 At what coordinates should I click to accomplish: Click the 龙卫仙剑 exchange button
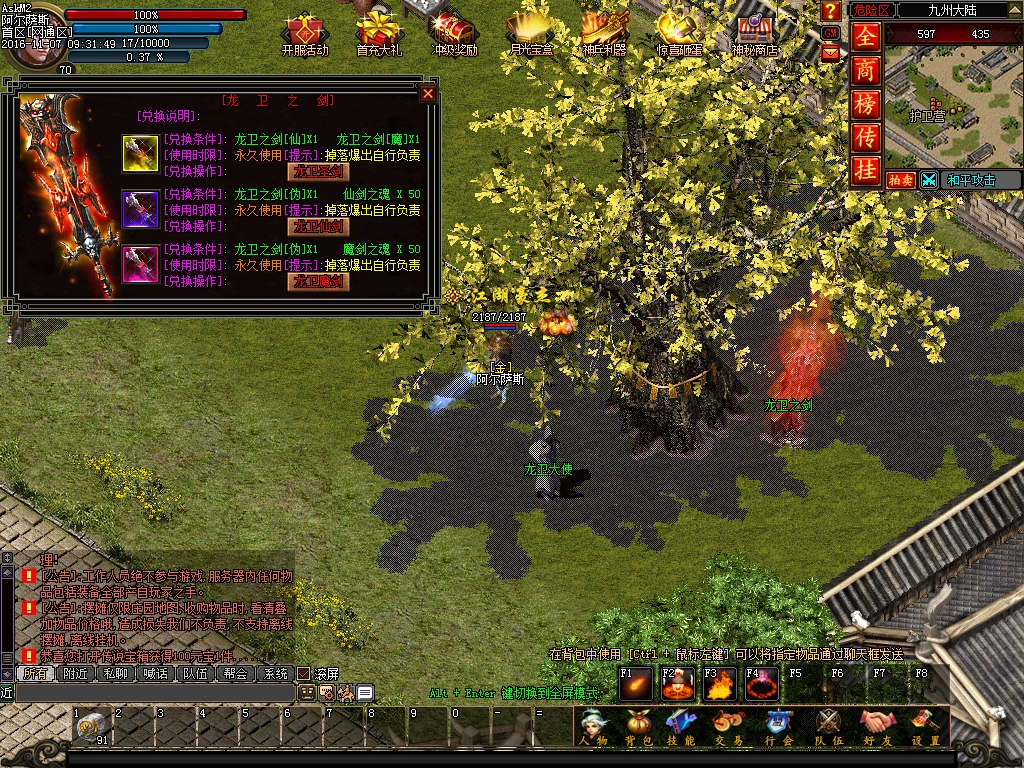click(x=318, y=227)
